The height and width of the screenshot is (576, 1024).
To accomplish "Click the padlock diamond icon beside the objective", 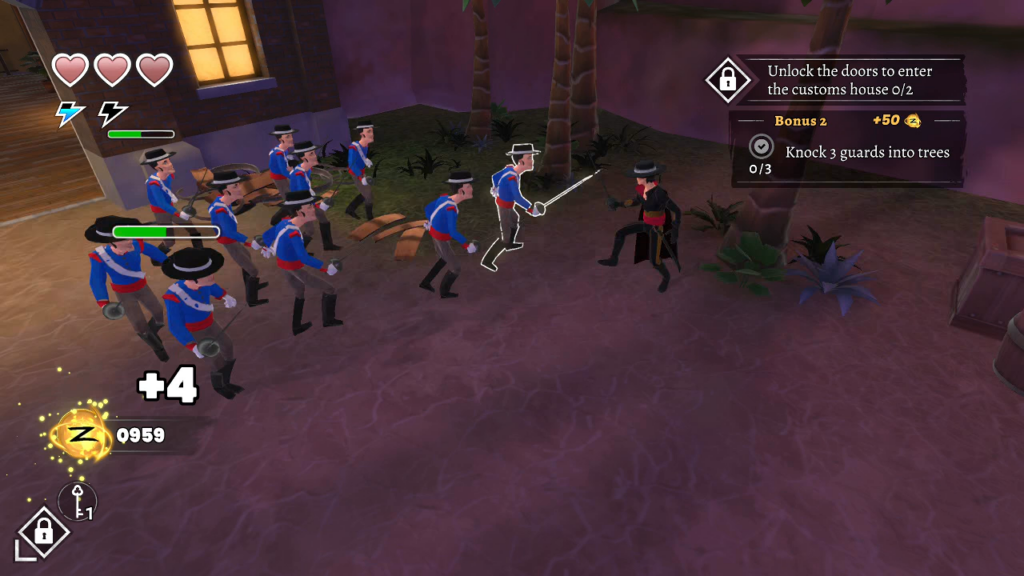I will (728, 80).
